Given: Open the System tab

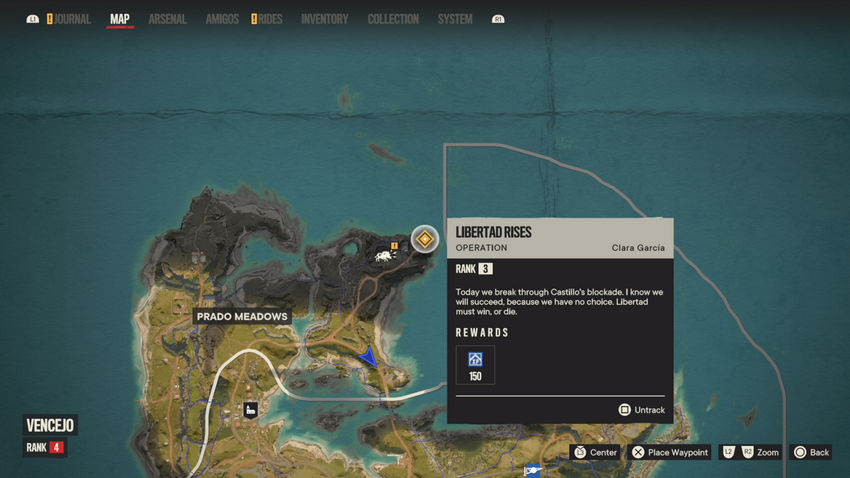Looking at the screenshot, I should tap(455, 19).
